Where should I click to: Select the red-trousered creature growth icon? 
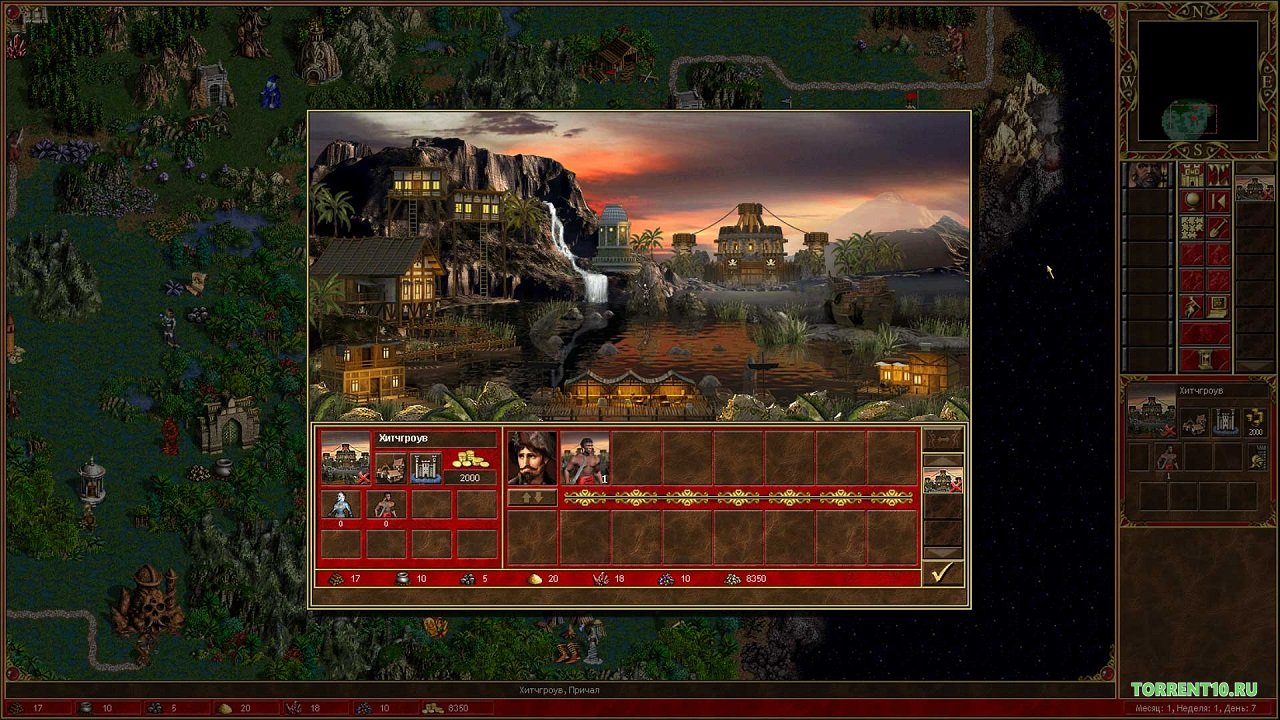point(386,505)
